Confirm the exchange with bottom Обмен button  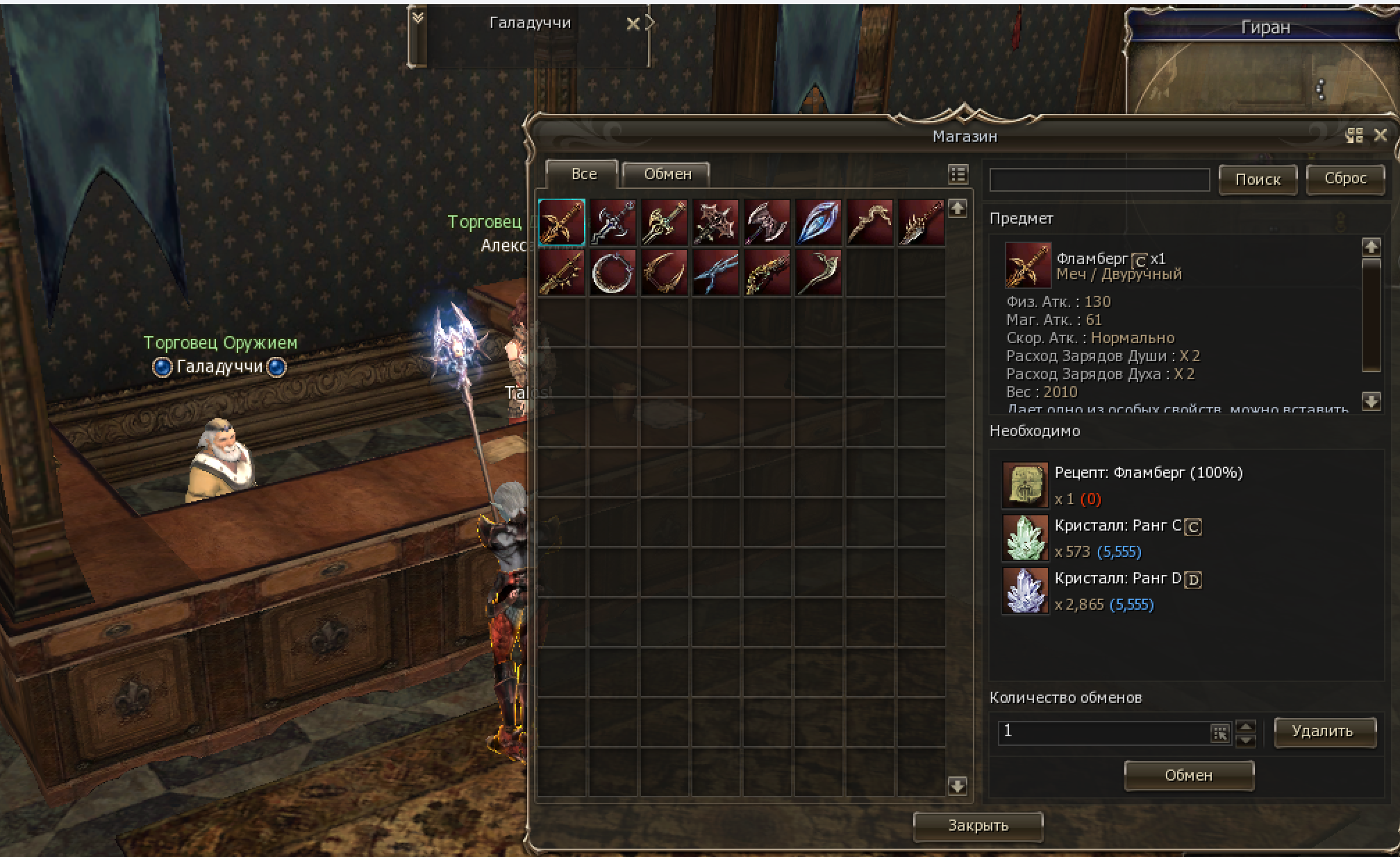click(x=1188, y=776)
